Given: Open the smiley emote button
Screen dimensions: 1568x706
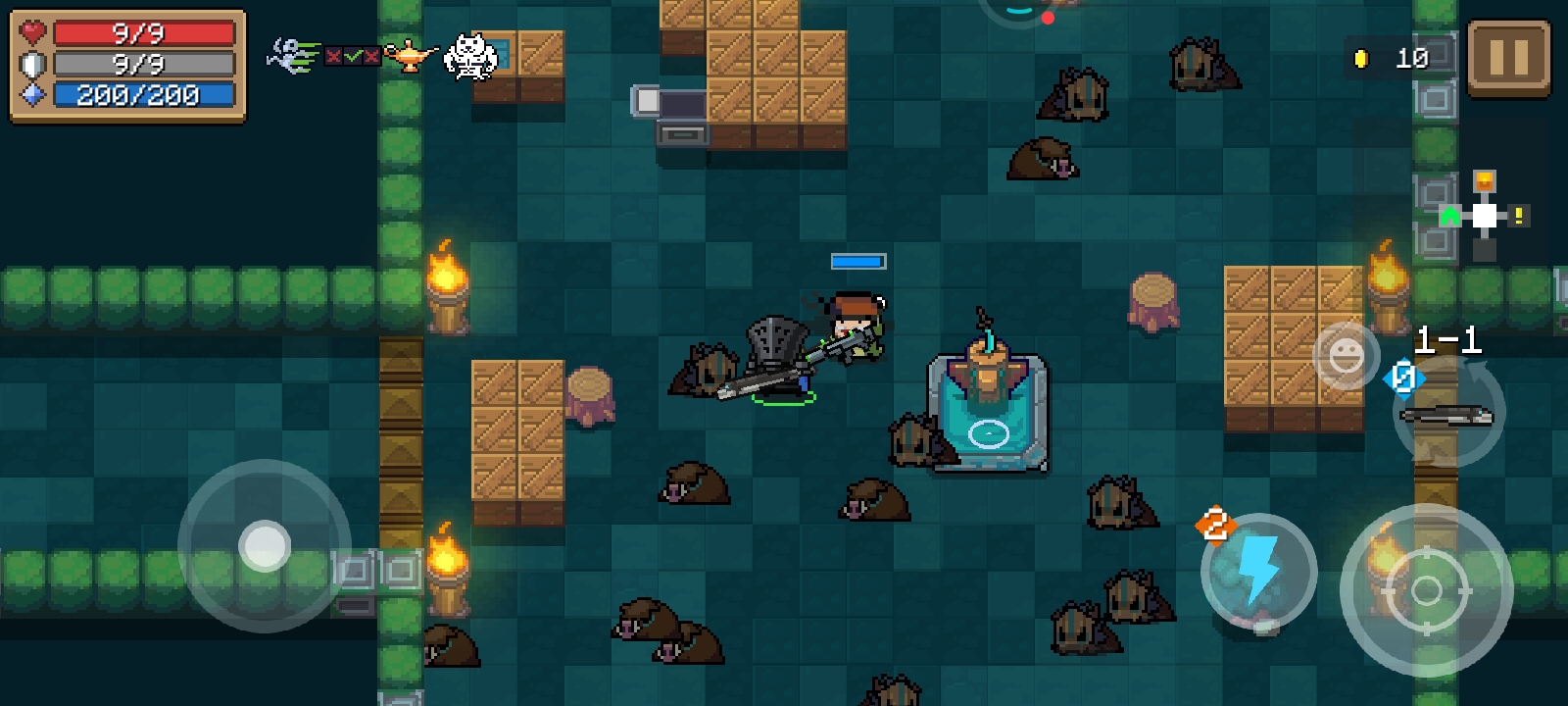Looking at the screenshot, I should 1346,355.
